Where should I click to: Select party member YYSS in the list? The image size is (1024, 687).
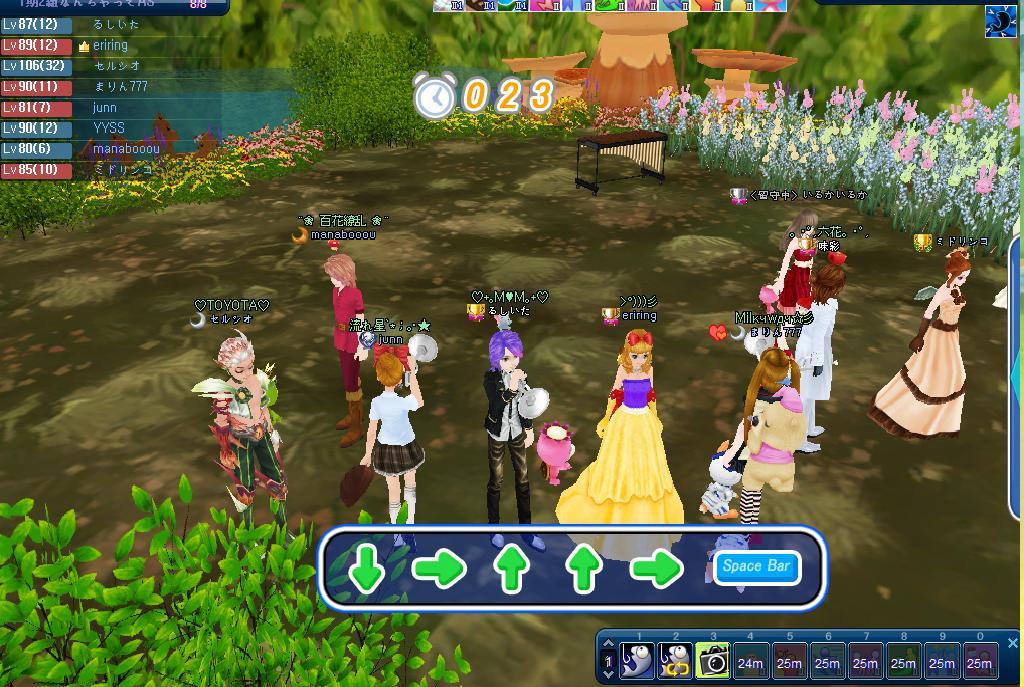coord(110,129)
